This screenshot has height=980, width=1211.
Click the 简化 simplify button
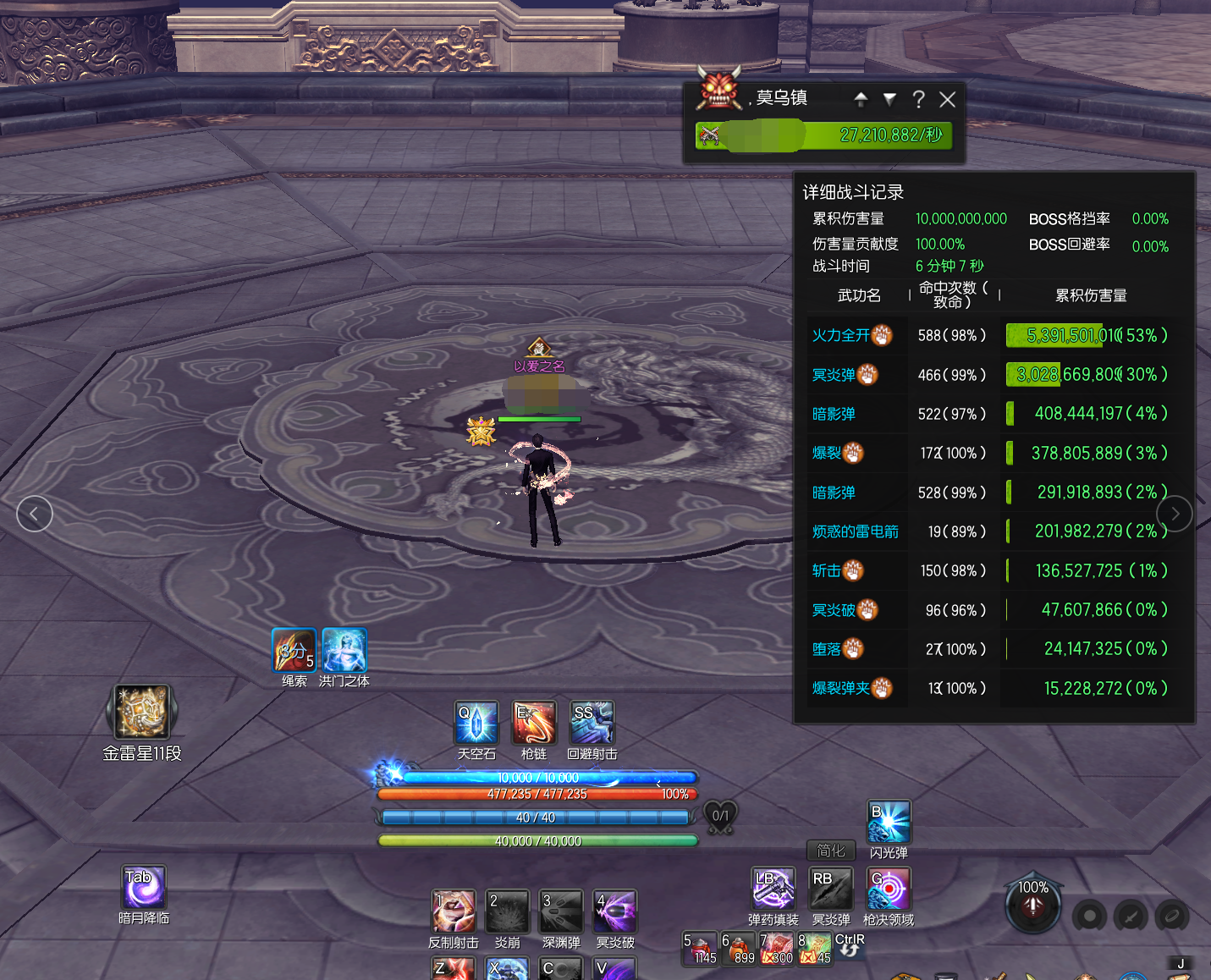[x=831, y=851]
